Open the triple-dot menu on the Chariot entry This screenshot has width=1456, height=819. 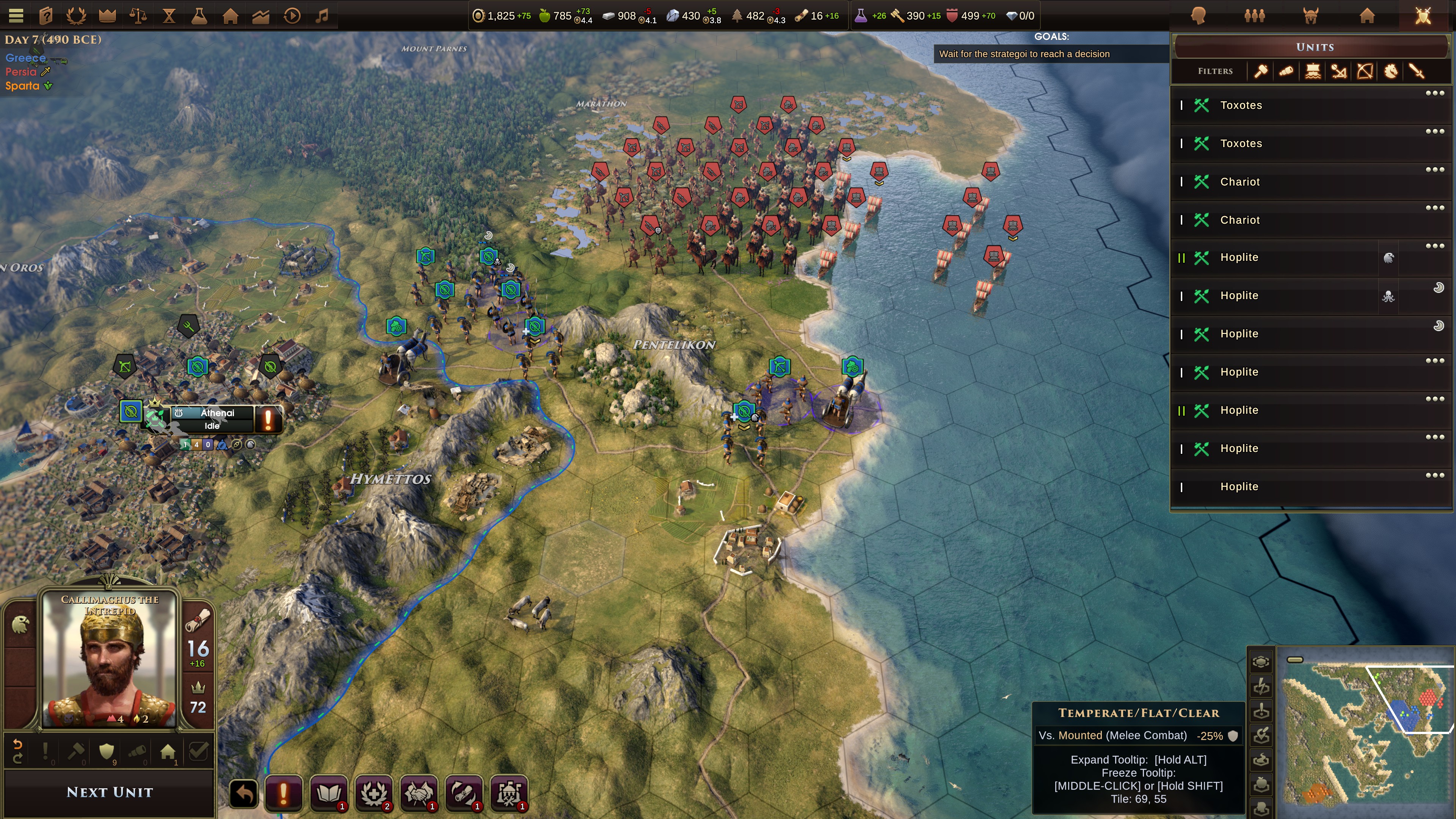pos(1435,169)
